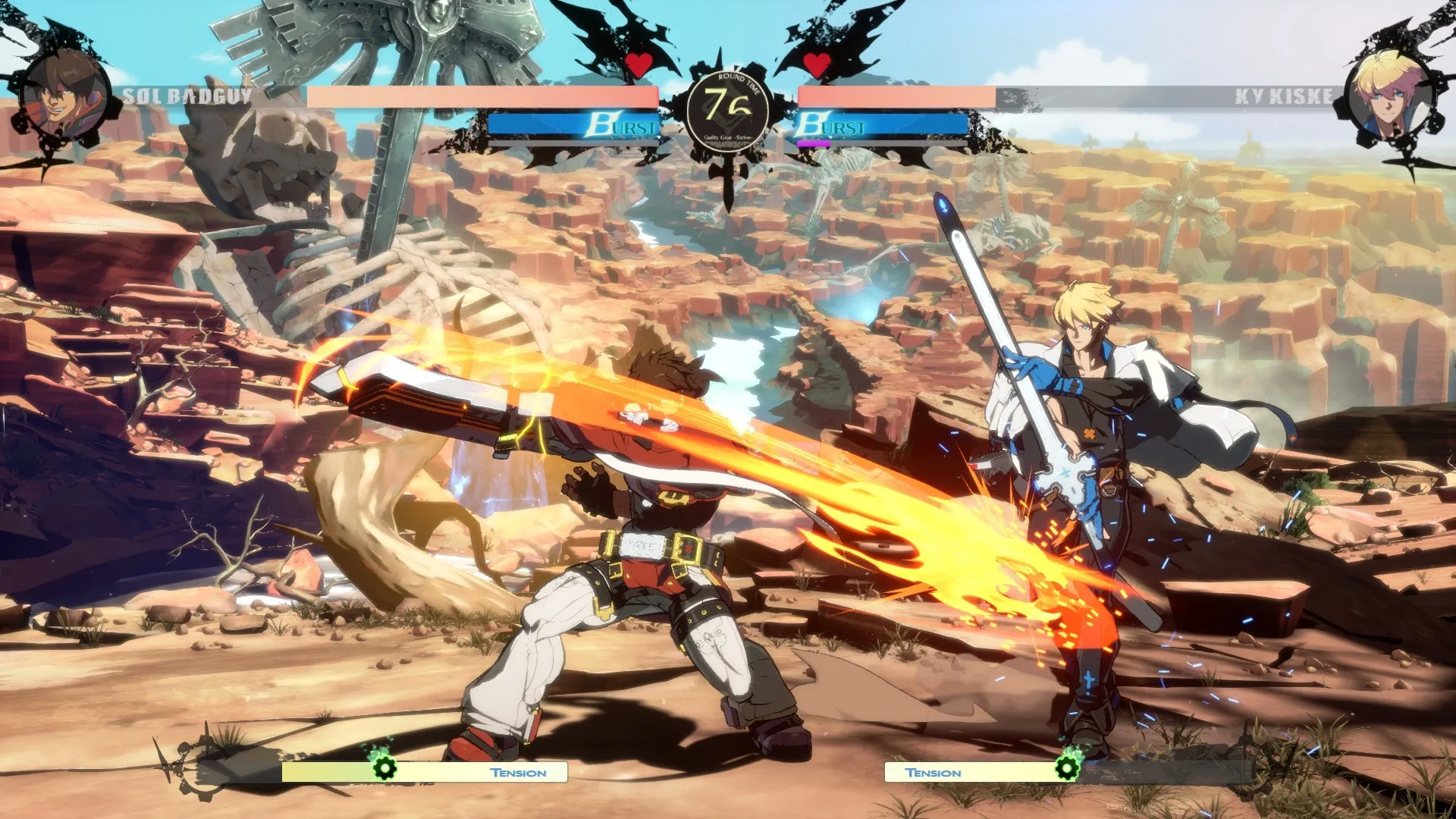Select the KY KISKE name label
The image size is (1456, 819).
[x=1283, y=94]
